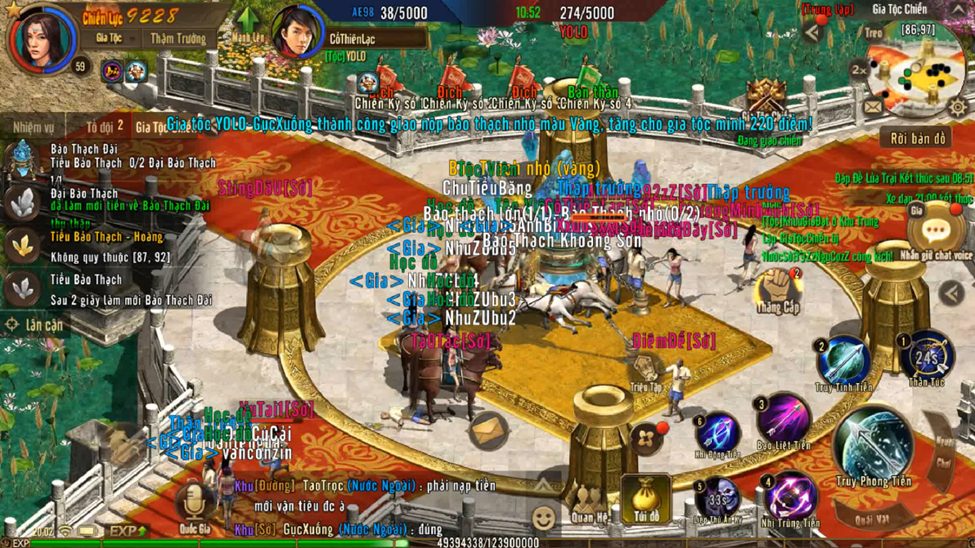Screen dimensions: 975x548
Task: Switch to the Tổ đội tab
Action: click(x=104, y=127)
